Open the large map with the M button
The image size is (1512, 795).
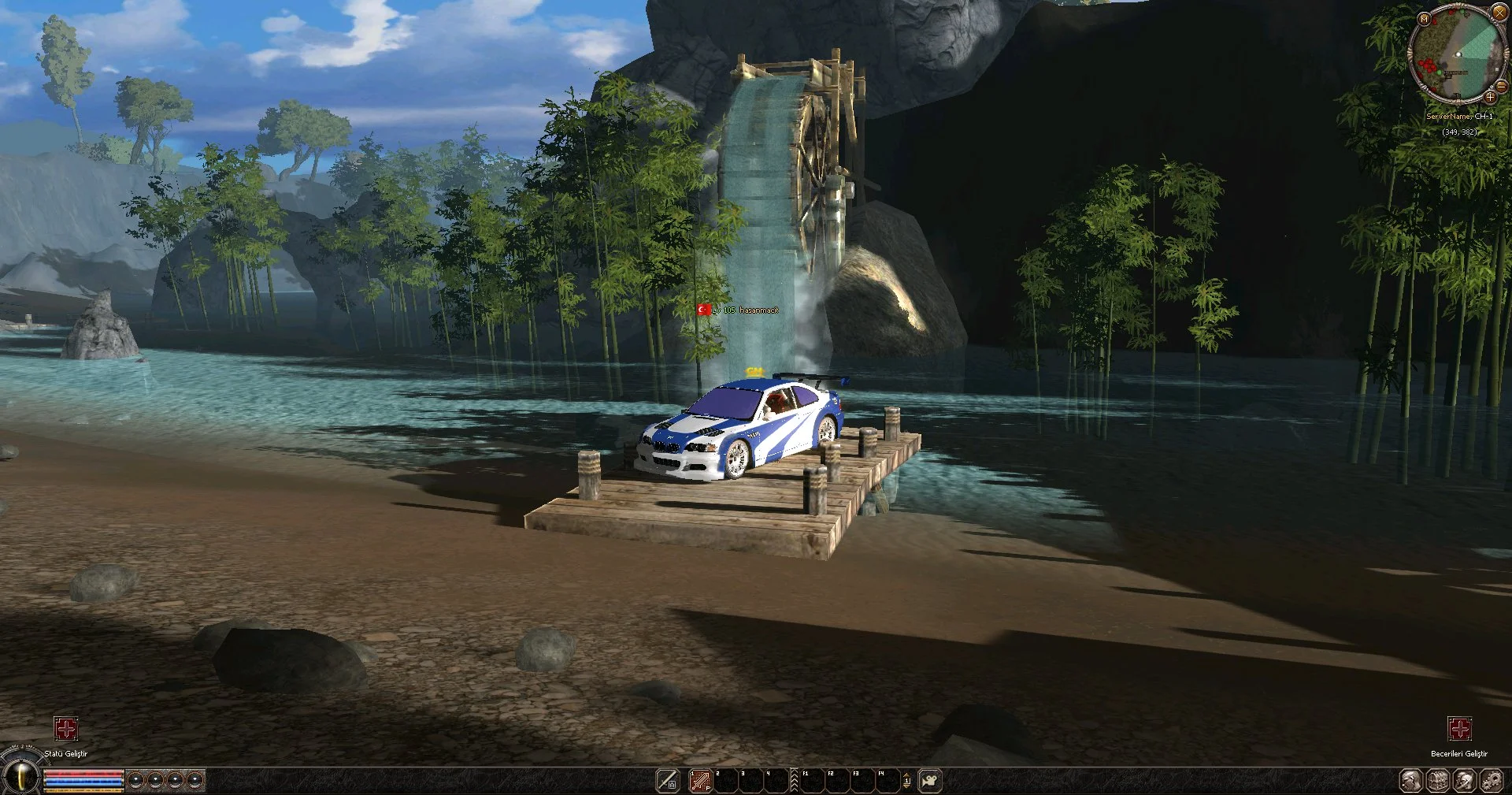tap(1424, 18)
